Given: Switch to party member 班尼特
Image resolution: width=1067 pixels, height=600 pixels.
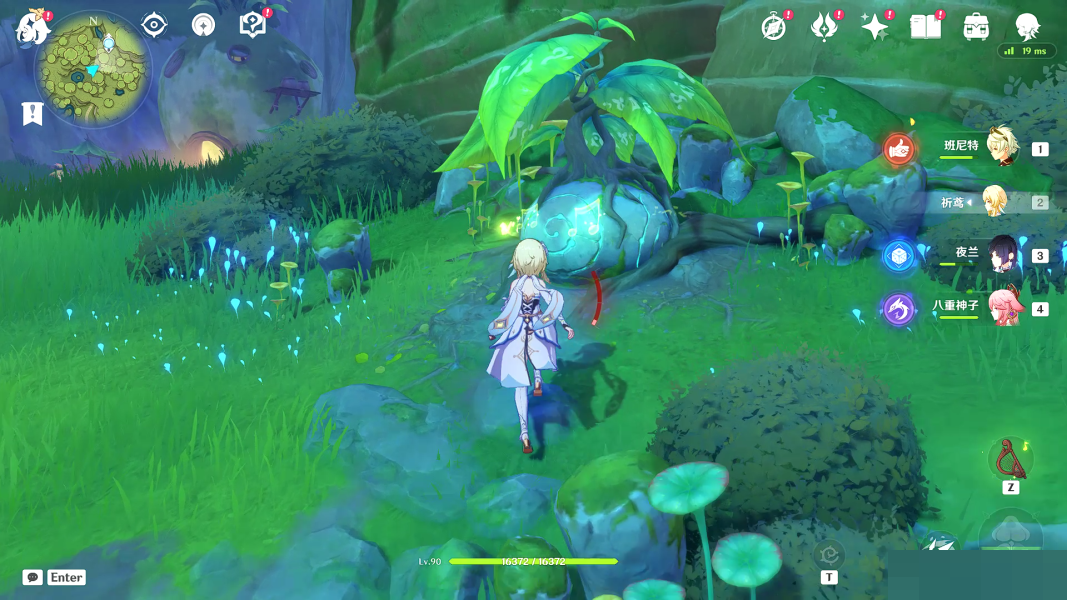Looking at the screenshot, I should pyautogui.click(x=1001, y=148).
